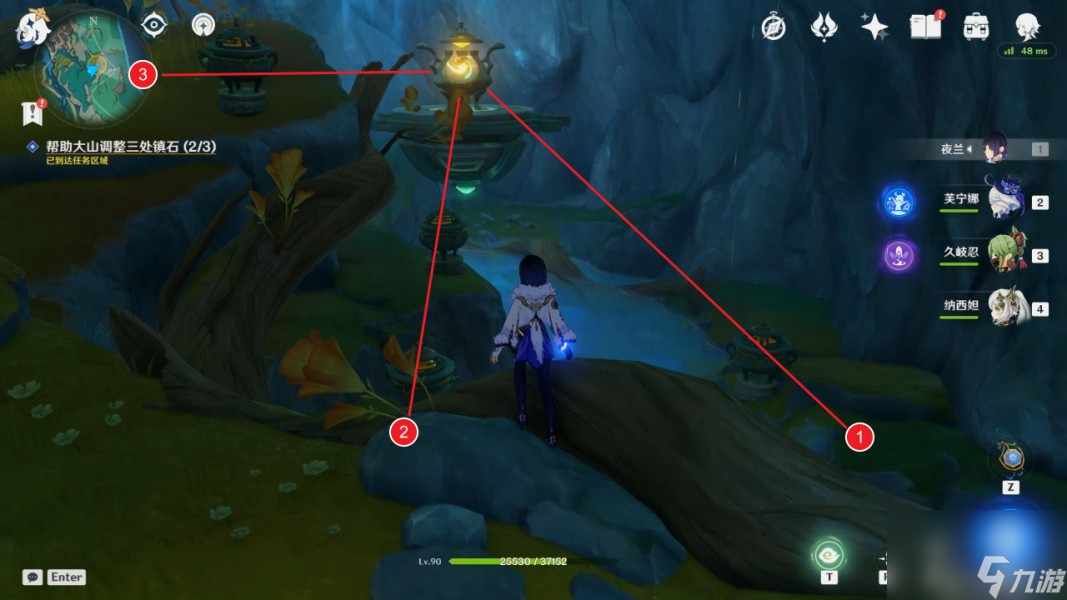1067x600 pixels.
Task: Open the chat speech bubble button
Action: (x=33, y=577)
